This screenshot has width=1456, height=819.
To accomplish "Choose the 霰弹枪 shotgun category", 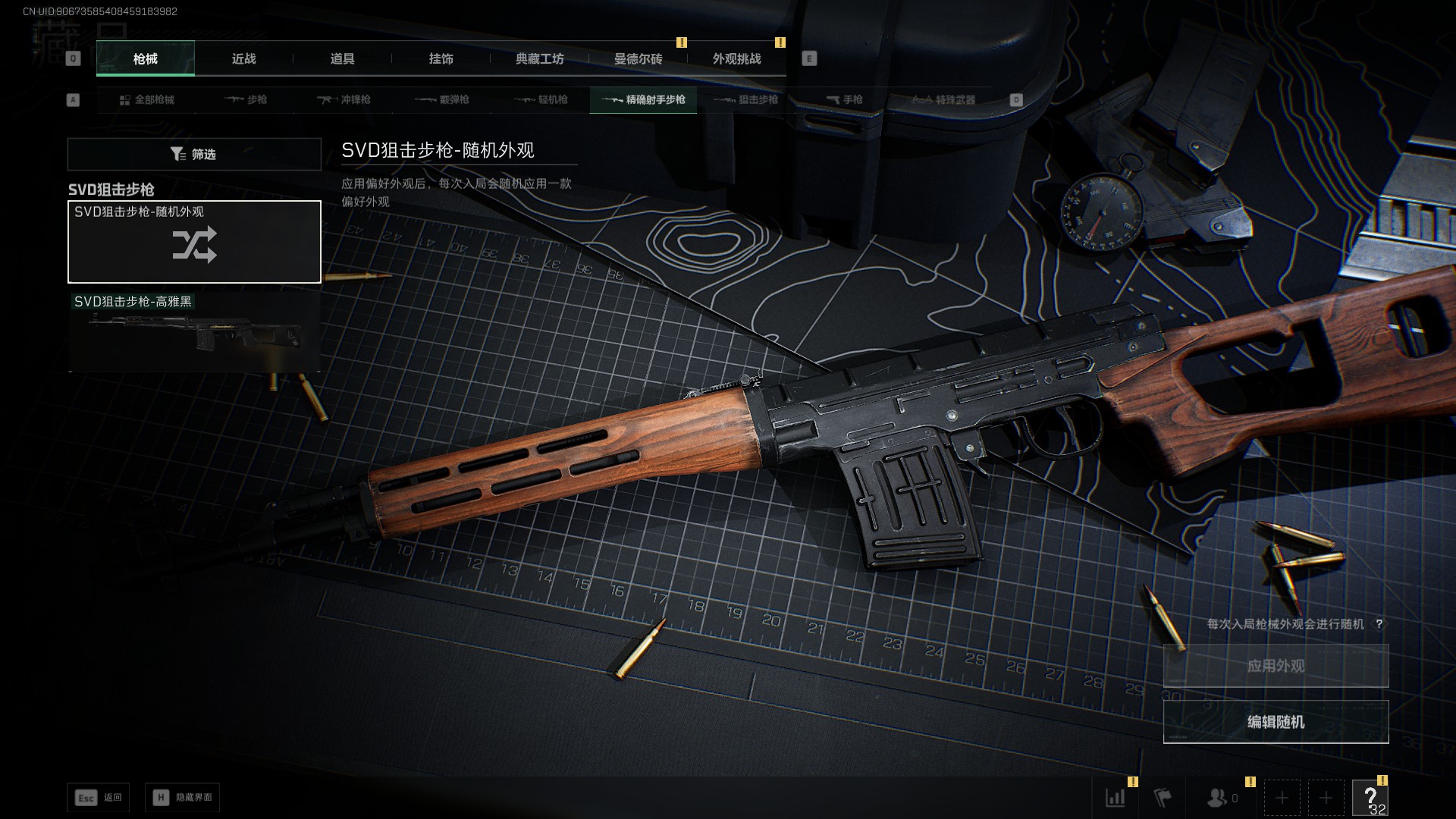I will point(442,100).
